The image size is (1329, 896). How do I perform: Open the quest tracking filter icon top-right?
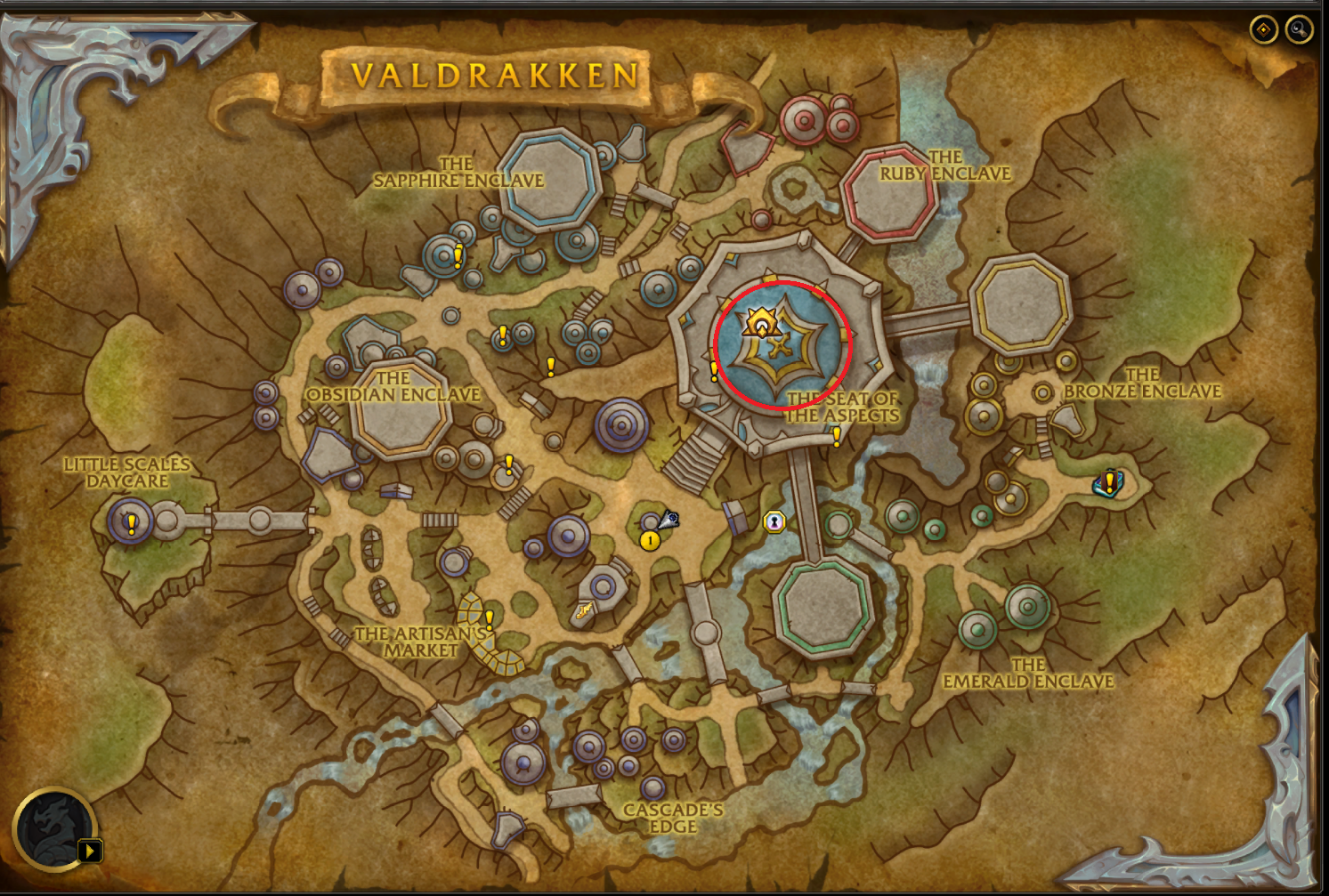tap(1264, 28)
